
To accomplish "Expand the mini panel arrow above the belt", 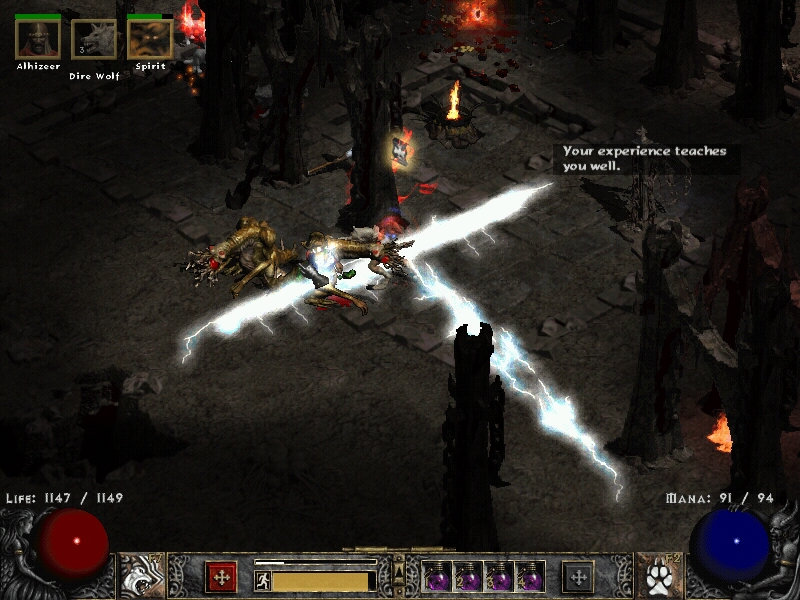I will [x=399, y=571].
